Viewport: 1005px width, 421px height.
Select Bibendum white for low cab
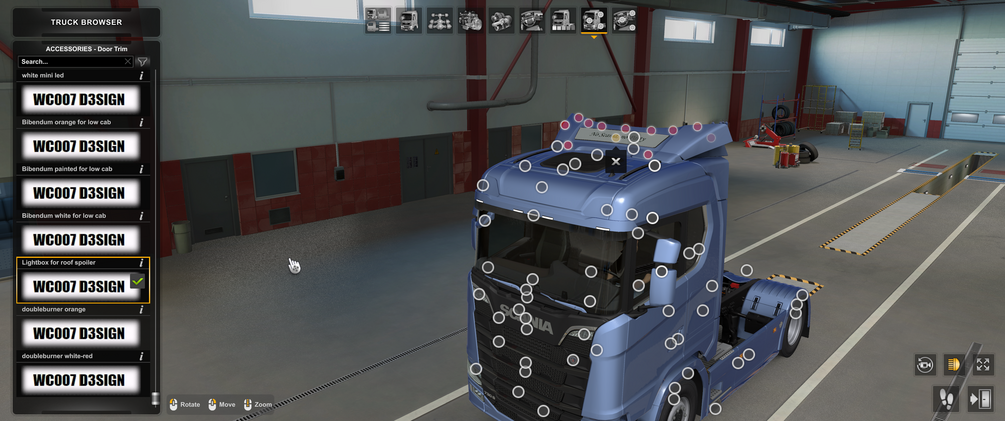coord(80,240)
